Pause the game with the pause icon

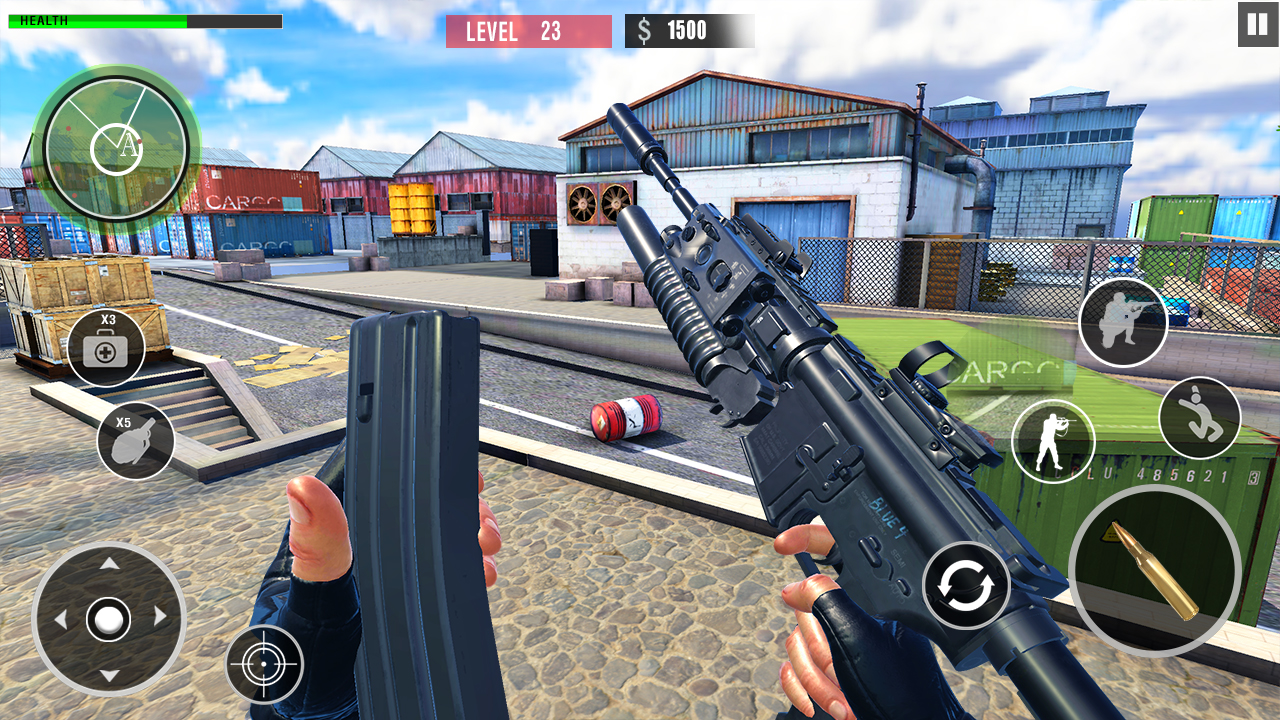pos(1256,22)
